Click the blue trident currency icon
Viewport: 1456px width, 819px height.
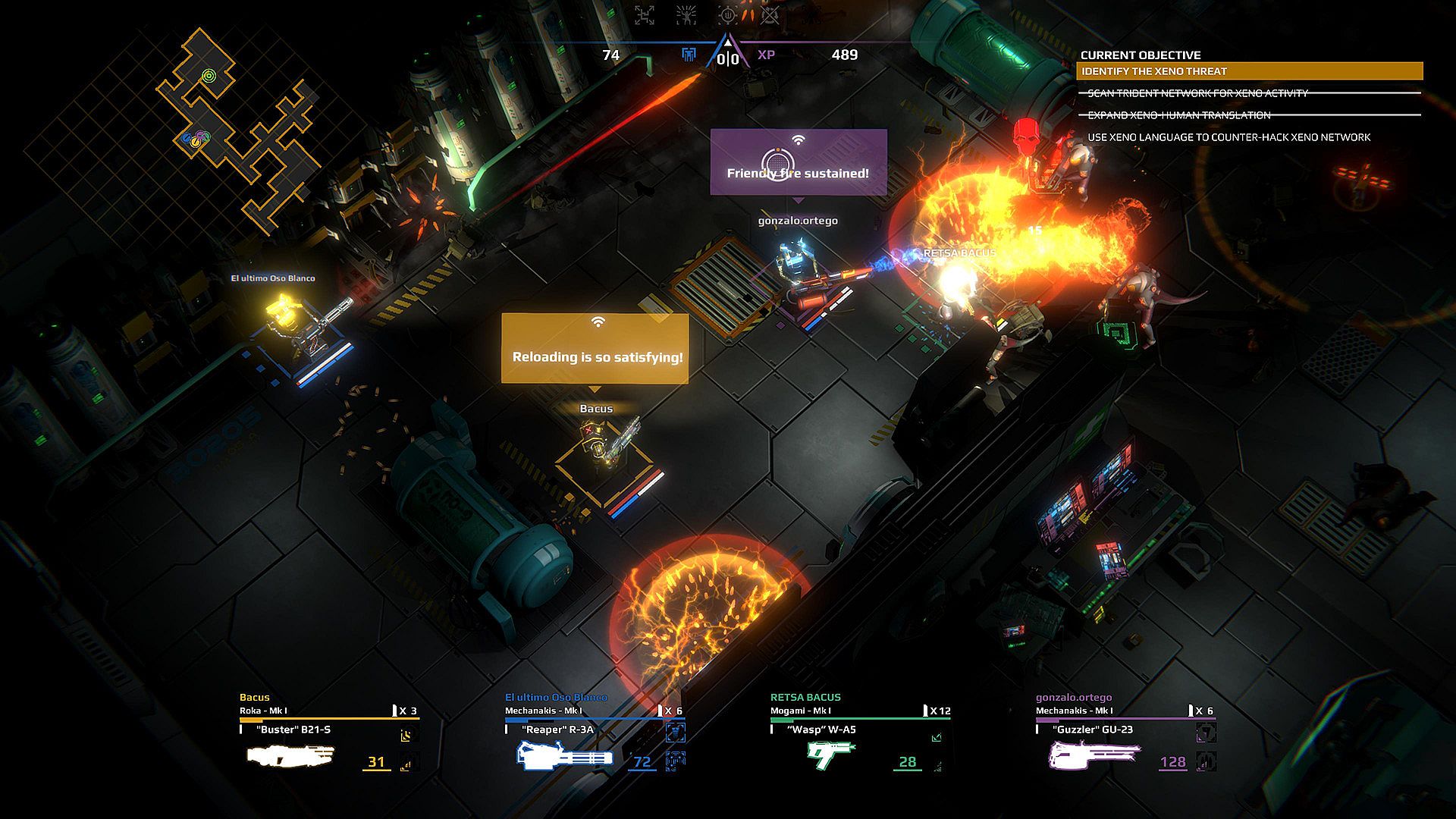coord(689,55)
